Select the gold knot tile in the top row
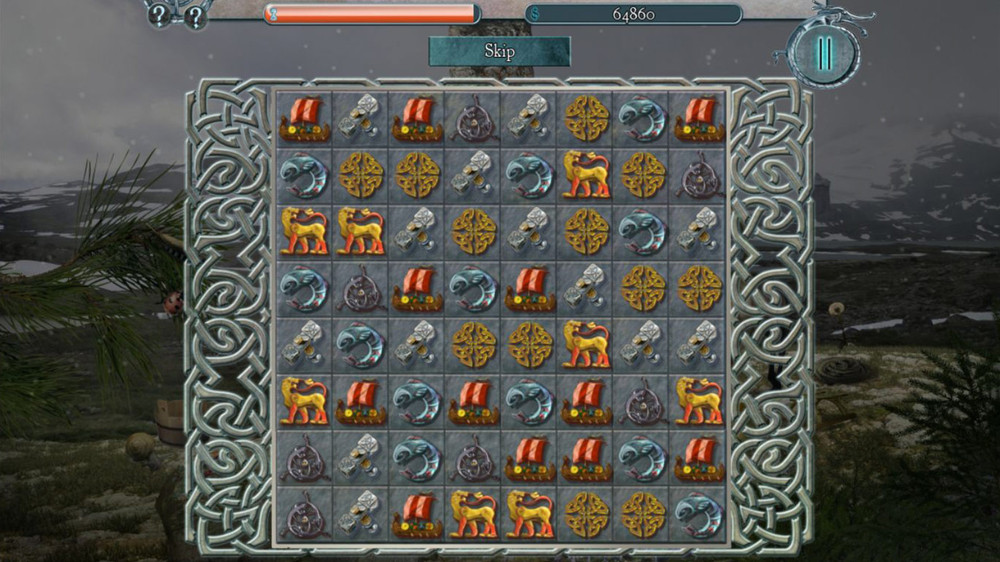The width and height of the screenshot is (1000, 562). [586, 118]
